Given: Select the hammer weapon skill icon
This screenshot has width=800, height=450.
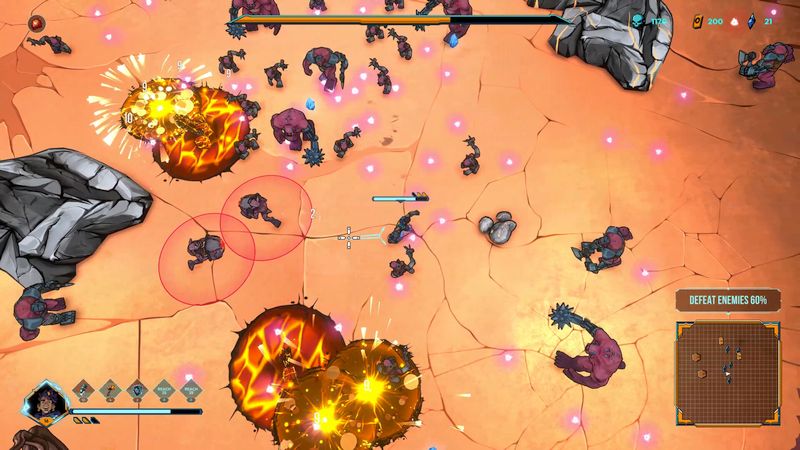Looking at the screenshot, I should [x=111, y=387].
